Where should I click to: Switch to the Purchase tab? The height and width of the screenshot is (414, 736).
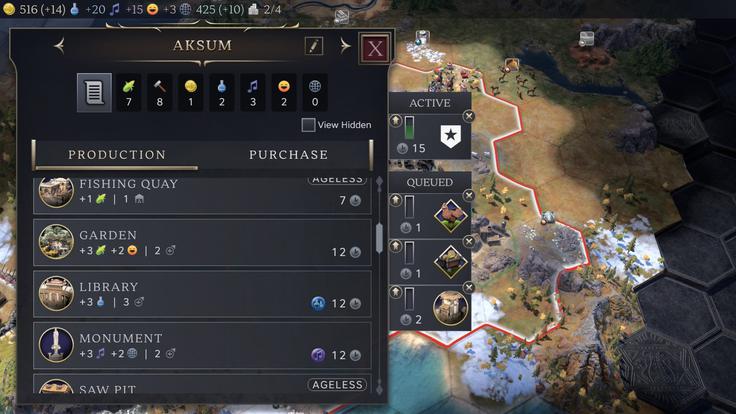coord(288,155)
